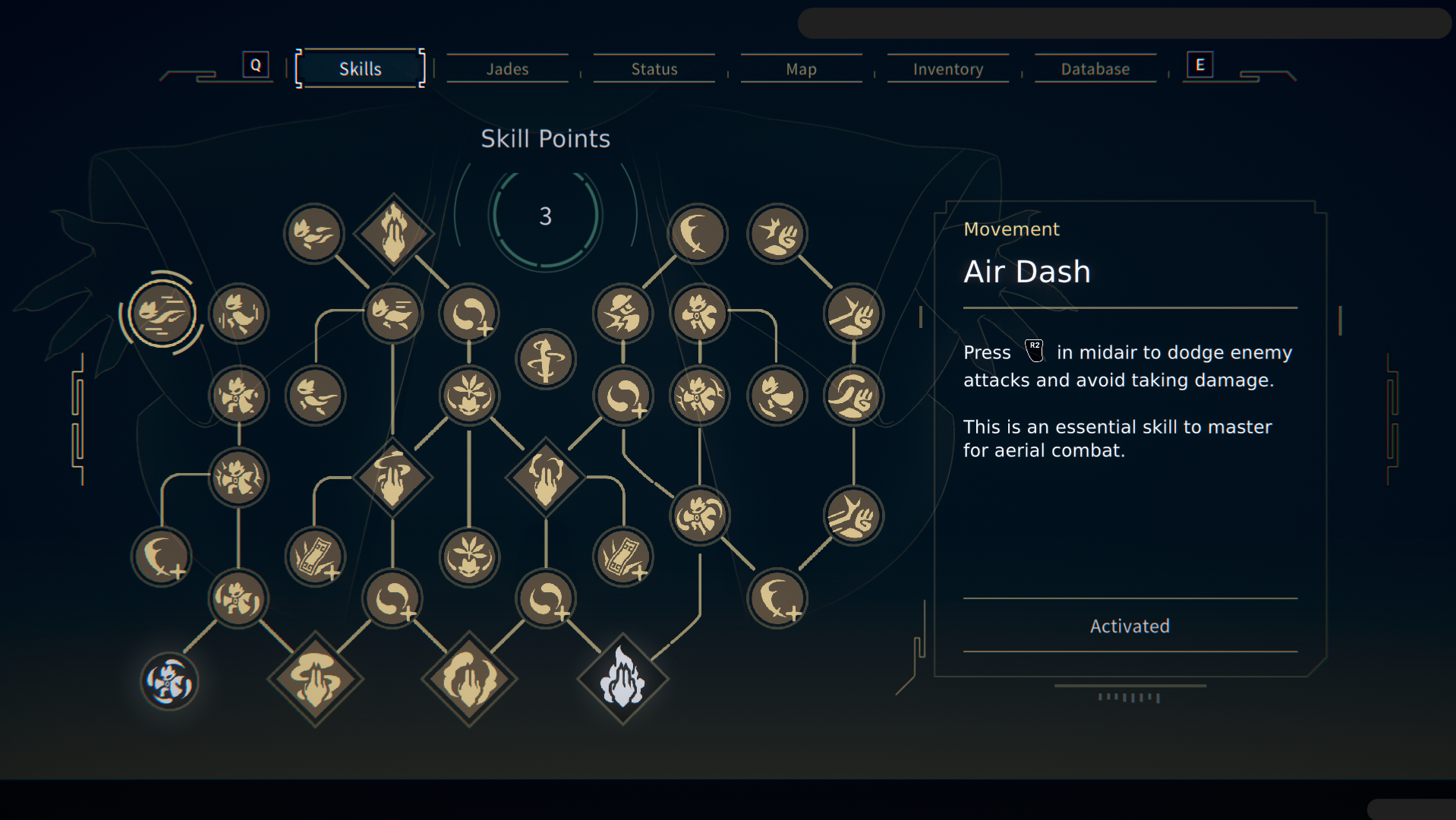Viewport: 1456px width, 820px height.
Task: Choose the mushroom hand diamond node in bottom row
Action: click(315, 679)
